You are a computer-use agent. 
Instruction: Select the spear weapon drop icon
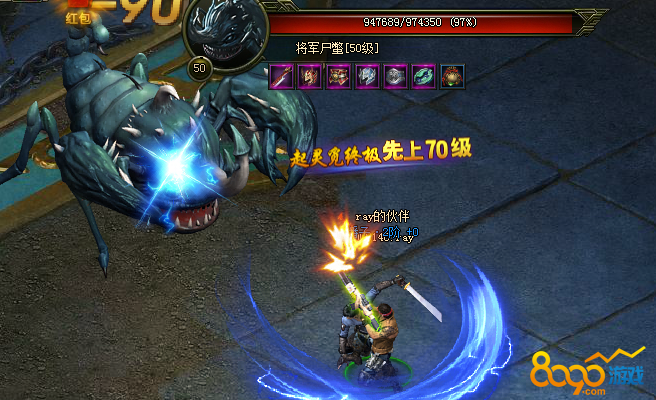pos(281,77)
